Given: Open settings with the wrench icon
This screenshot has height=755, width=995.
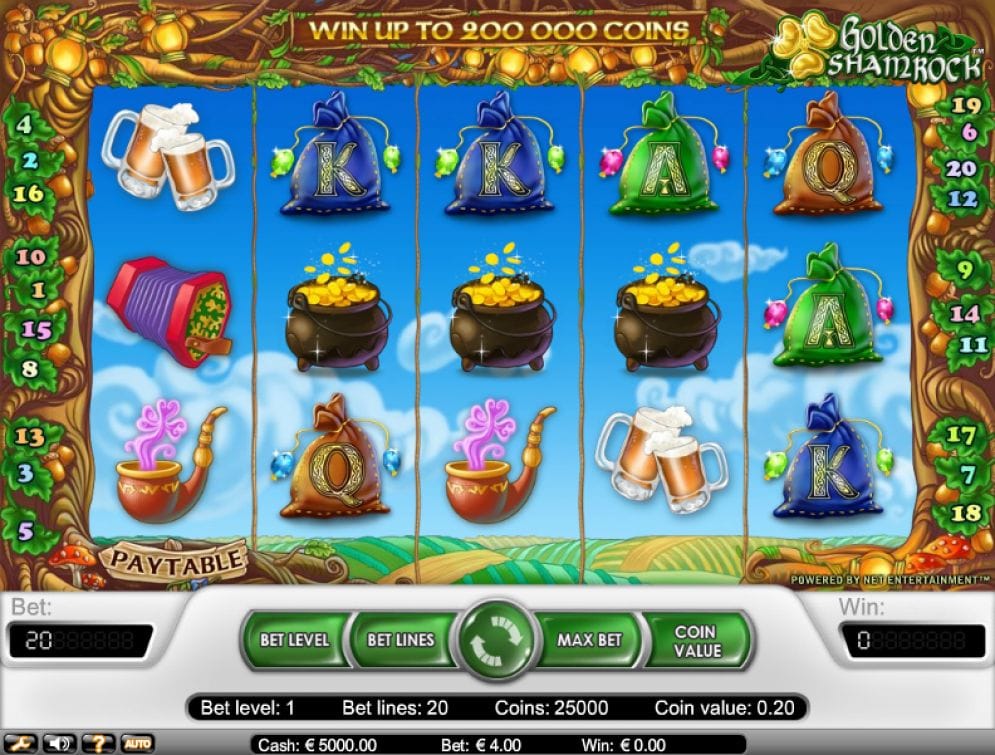Looking at the screenshot, I should click(21, 744).
